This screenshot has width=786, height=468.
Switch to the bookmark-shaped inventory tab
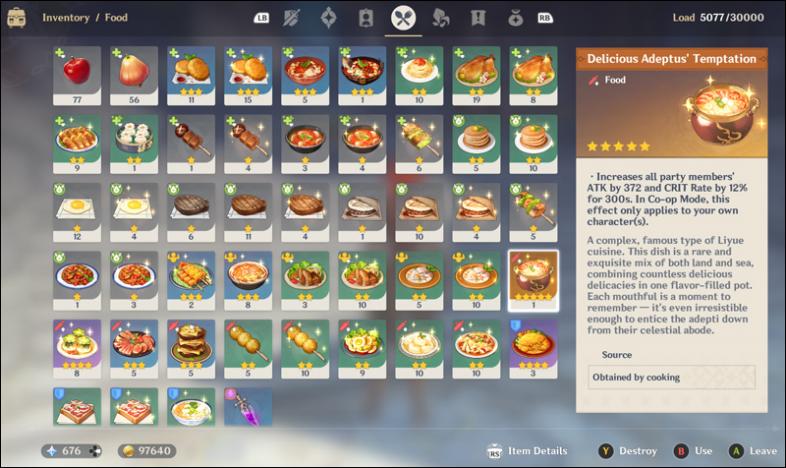[x=478, y=17]
